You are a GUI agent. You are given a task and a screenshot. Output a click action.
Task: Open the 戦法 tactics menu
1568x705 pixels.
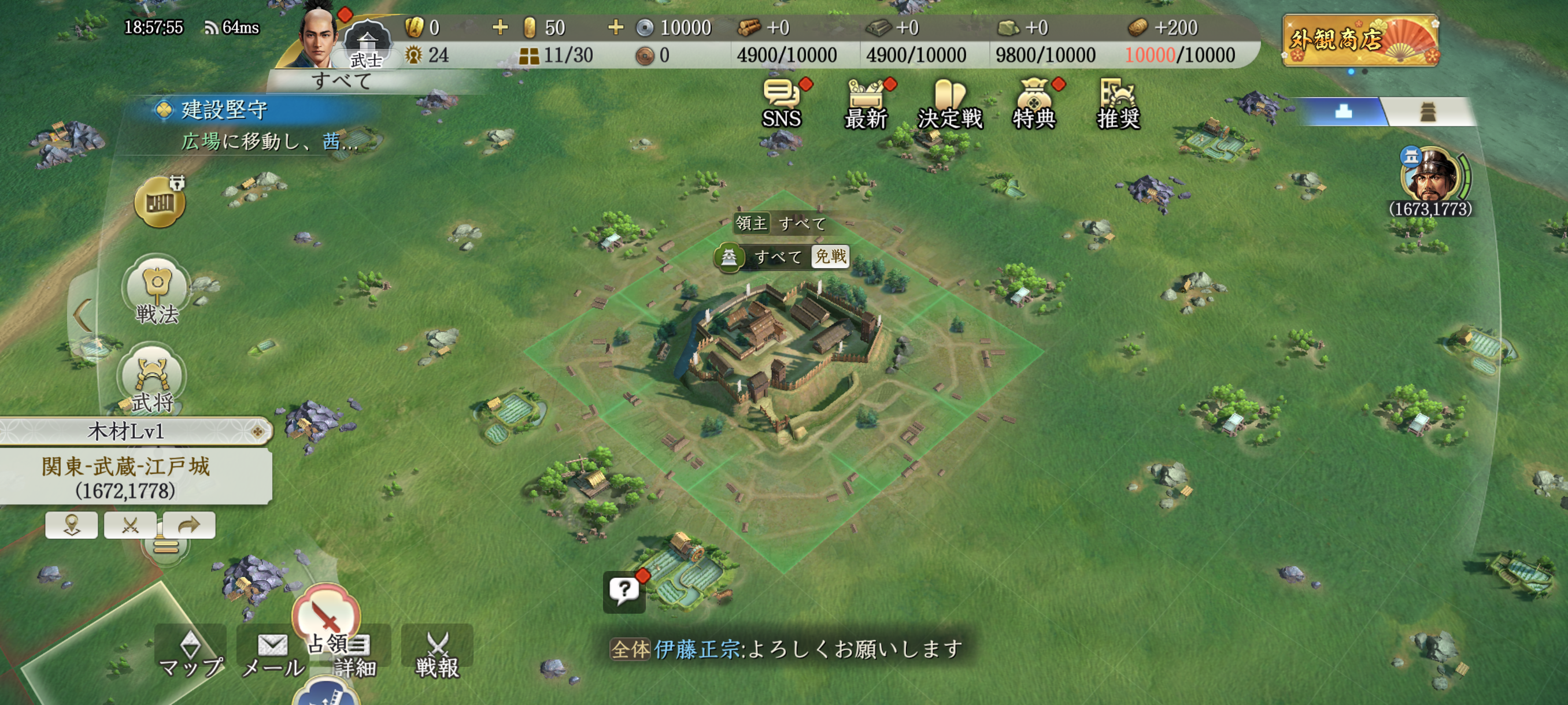point(157,290)
